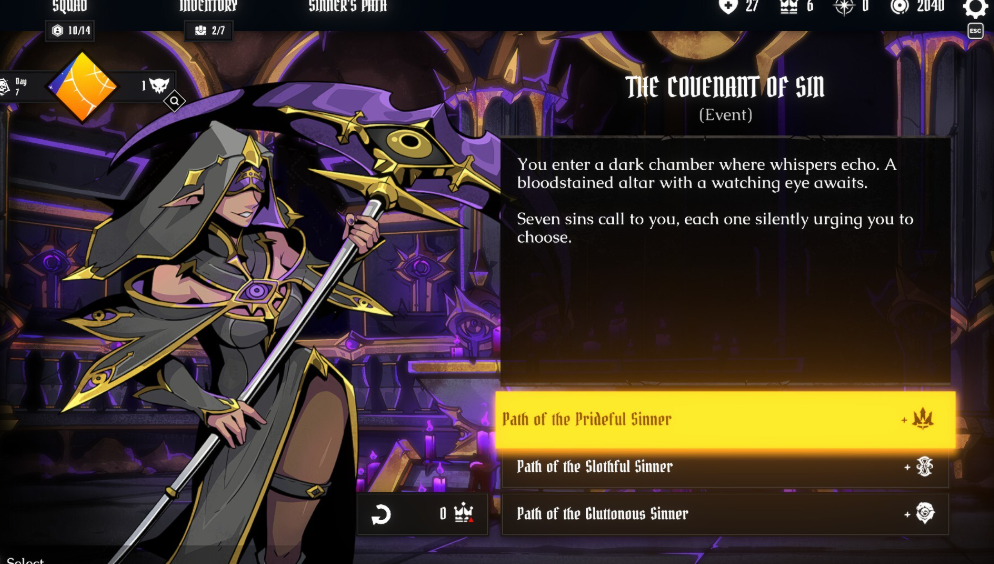Click the reroll arrow button
Screen dimensions: 994x564
point(381,515)
